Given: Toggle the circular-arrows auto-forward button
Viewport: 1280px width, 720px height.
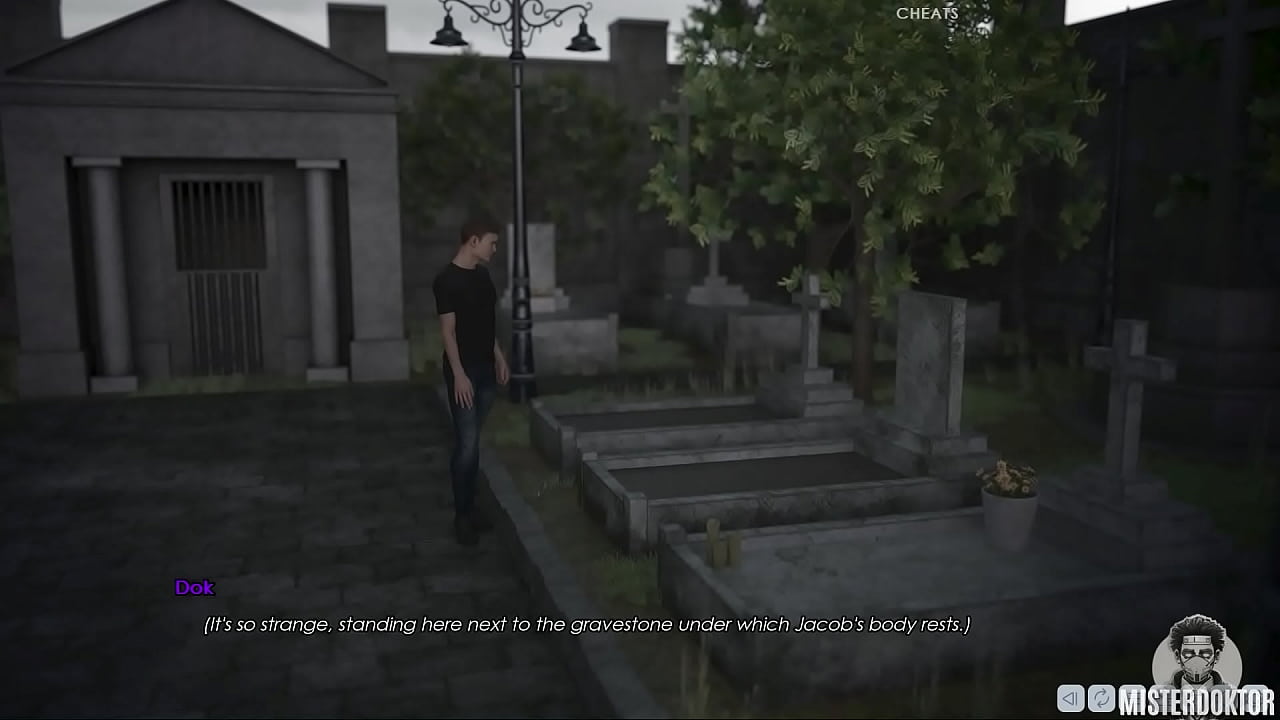Looking at the screenshot, I should click(1101, 698).
